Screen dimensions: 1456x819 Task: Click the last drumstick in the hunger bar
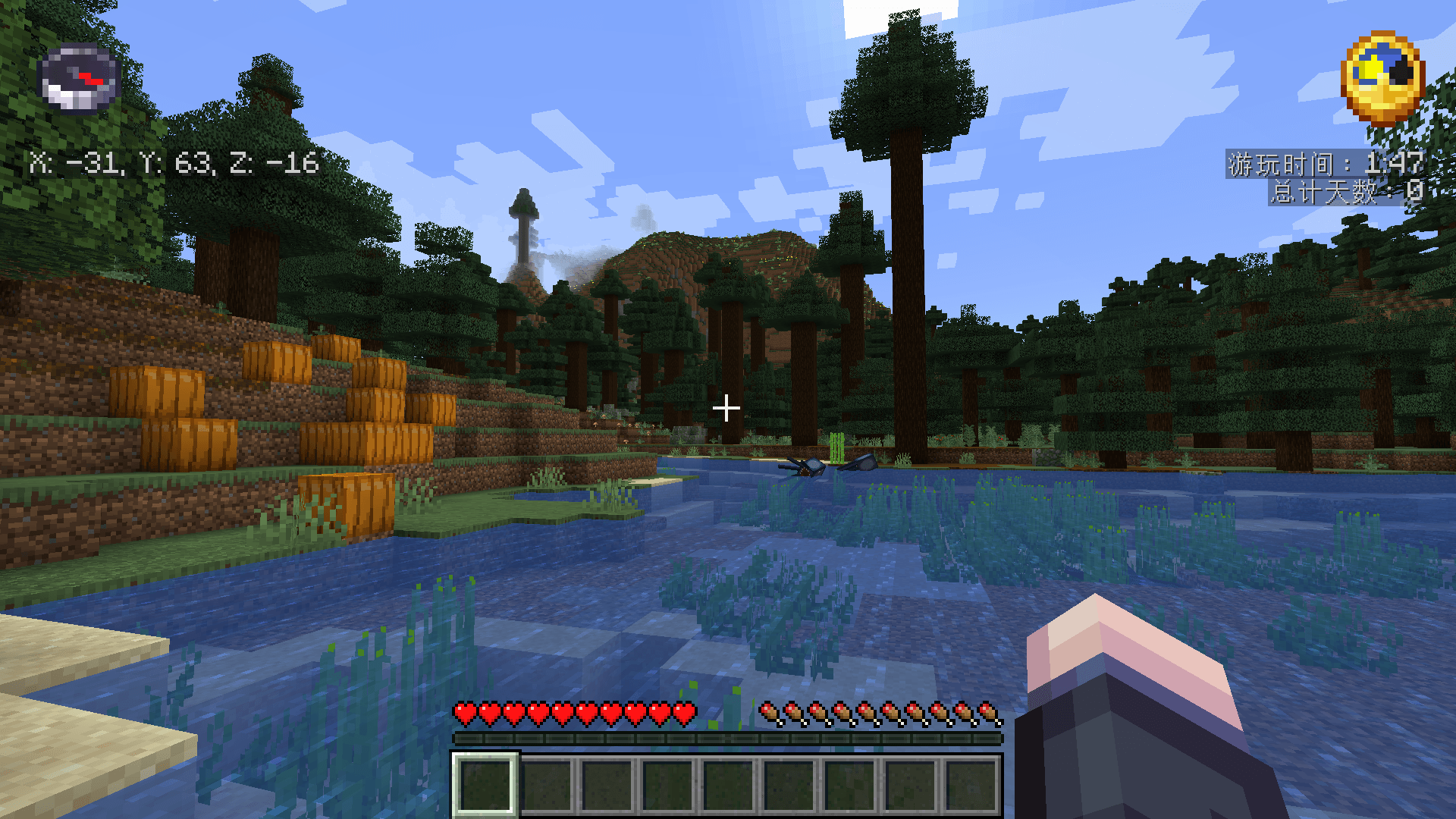[990, 713]
